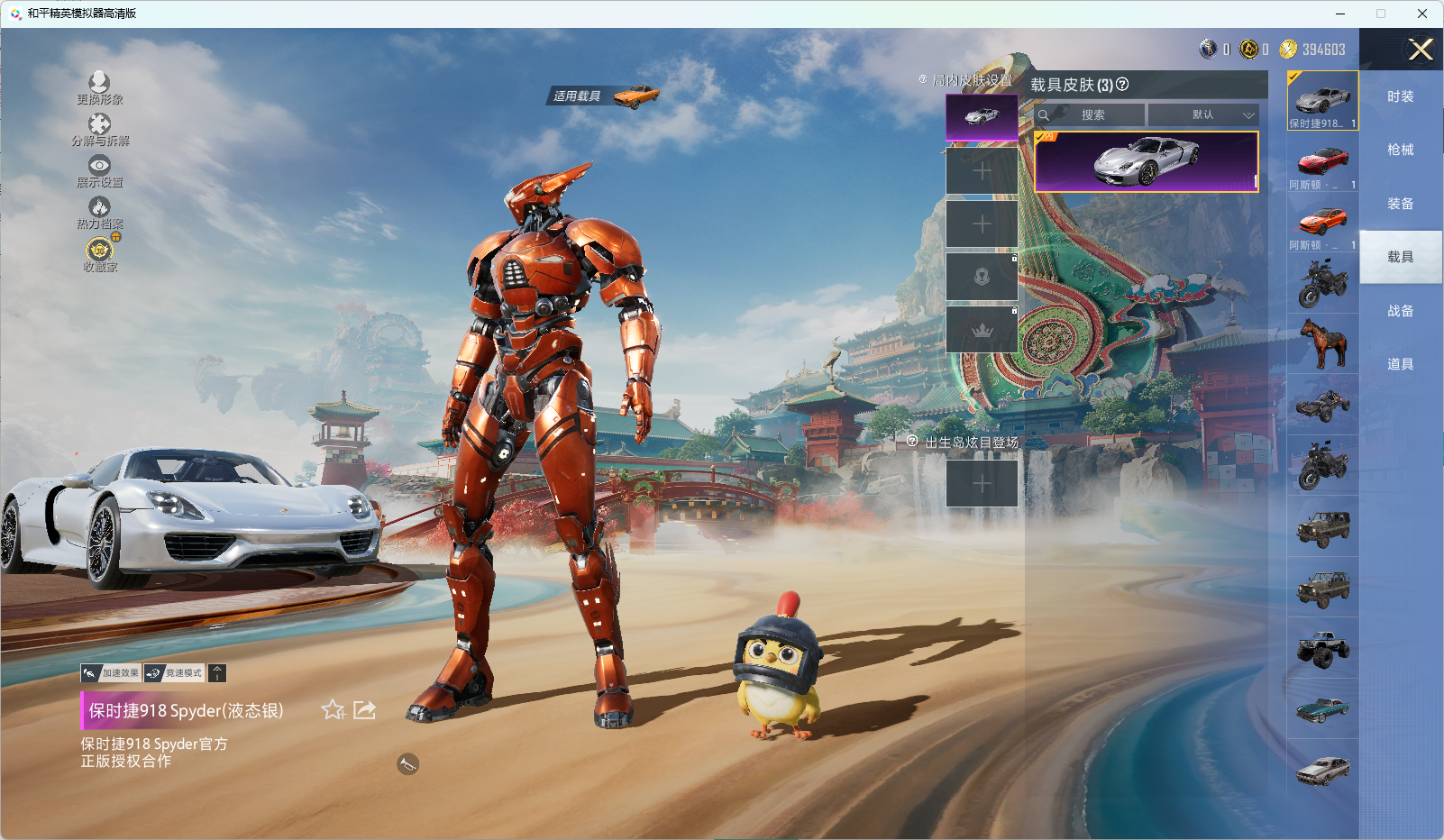Pick the blue monster truck thumbnail
Viewport: 1444px width, 840px height.
1322,648
